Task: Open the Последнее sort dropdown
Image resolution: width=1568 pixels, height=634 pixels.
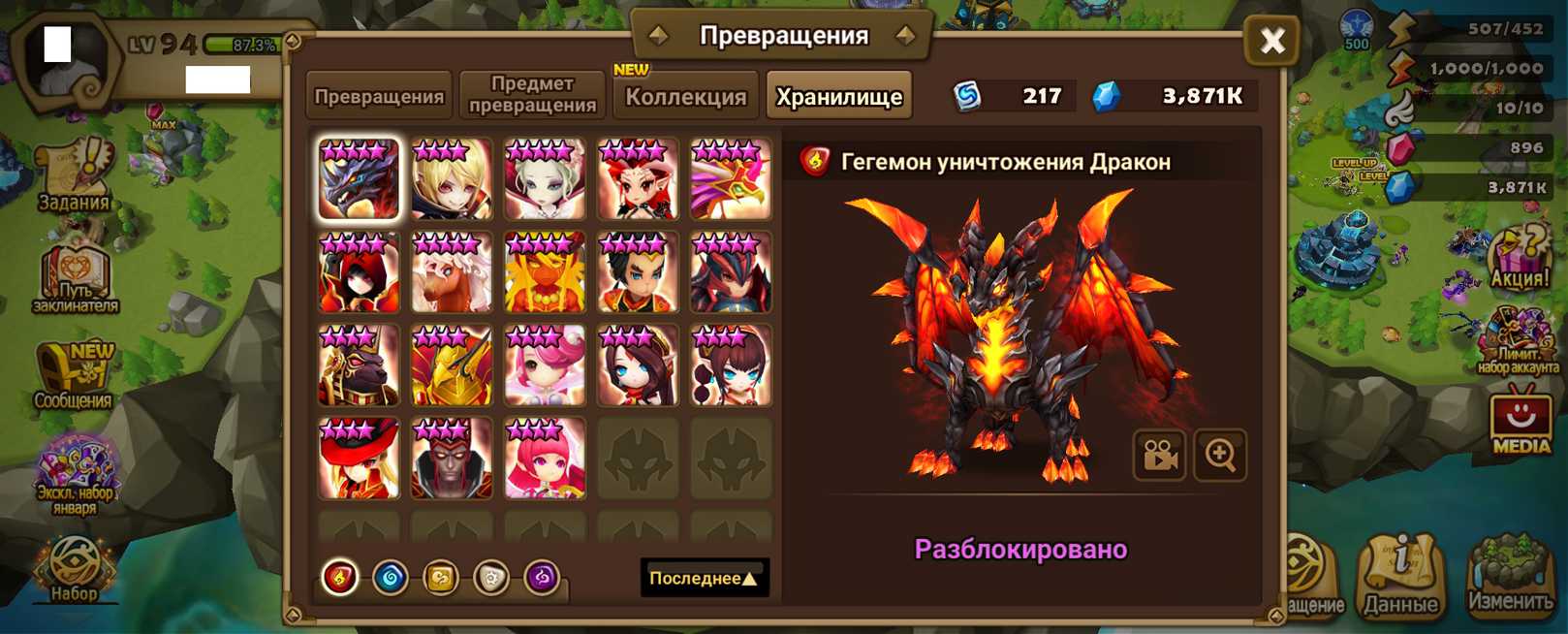Action: click(704, 578)
